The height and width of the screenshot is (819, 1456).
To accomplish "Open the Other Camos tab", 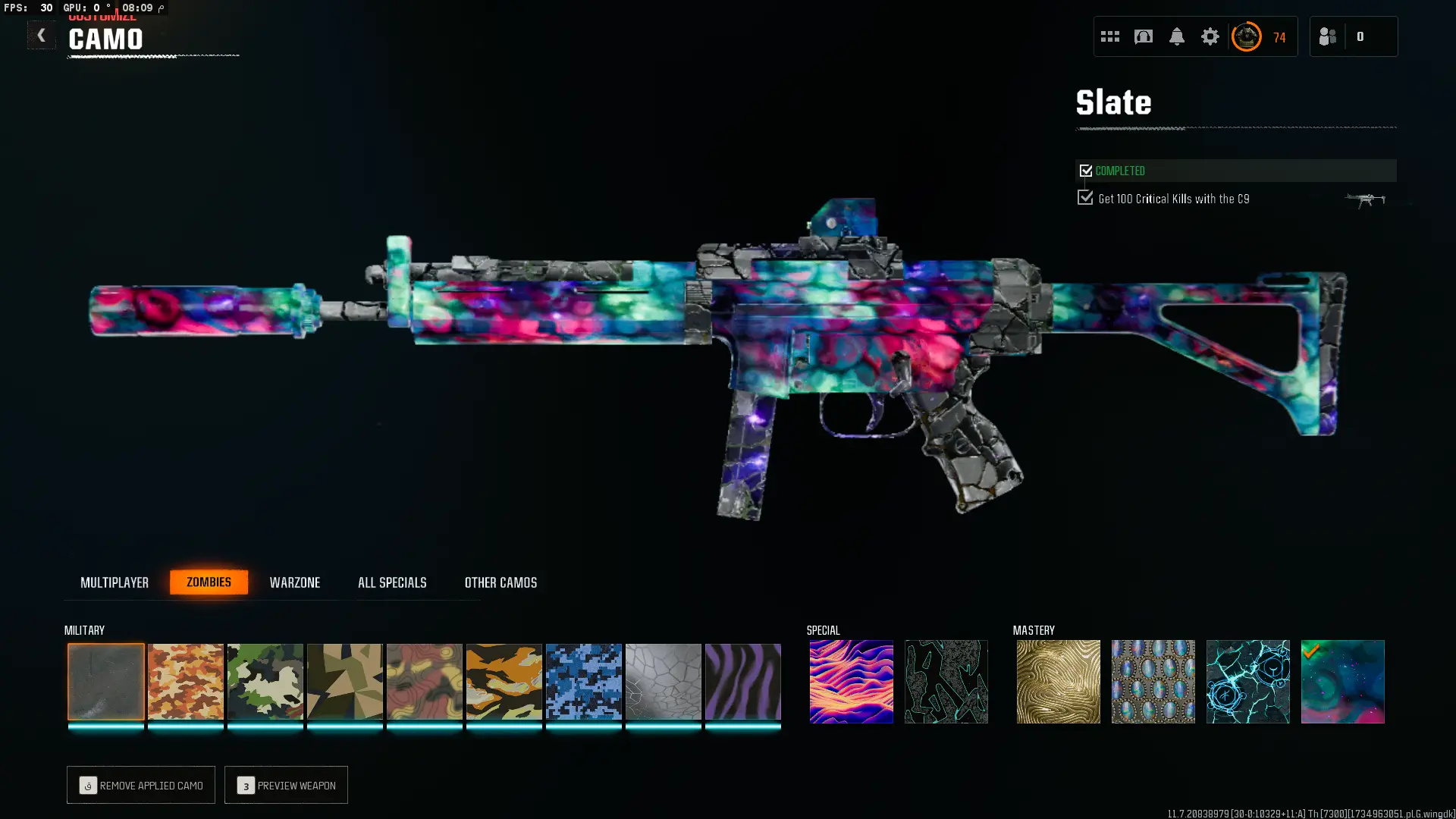I will (x=500, y=582).
